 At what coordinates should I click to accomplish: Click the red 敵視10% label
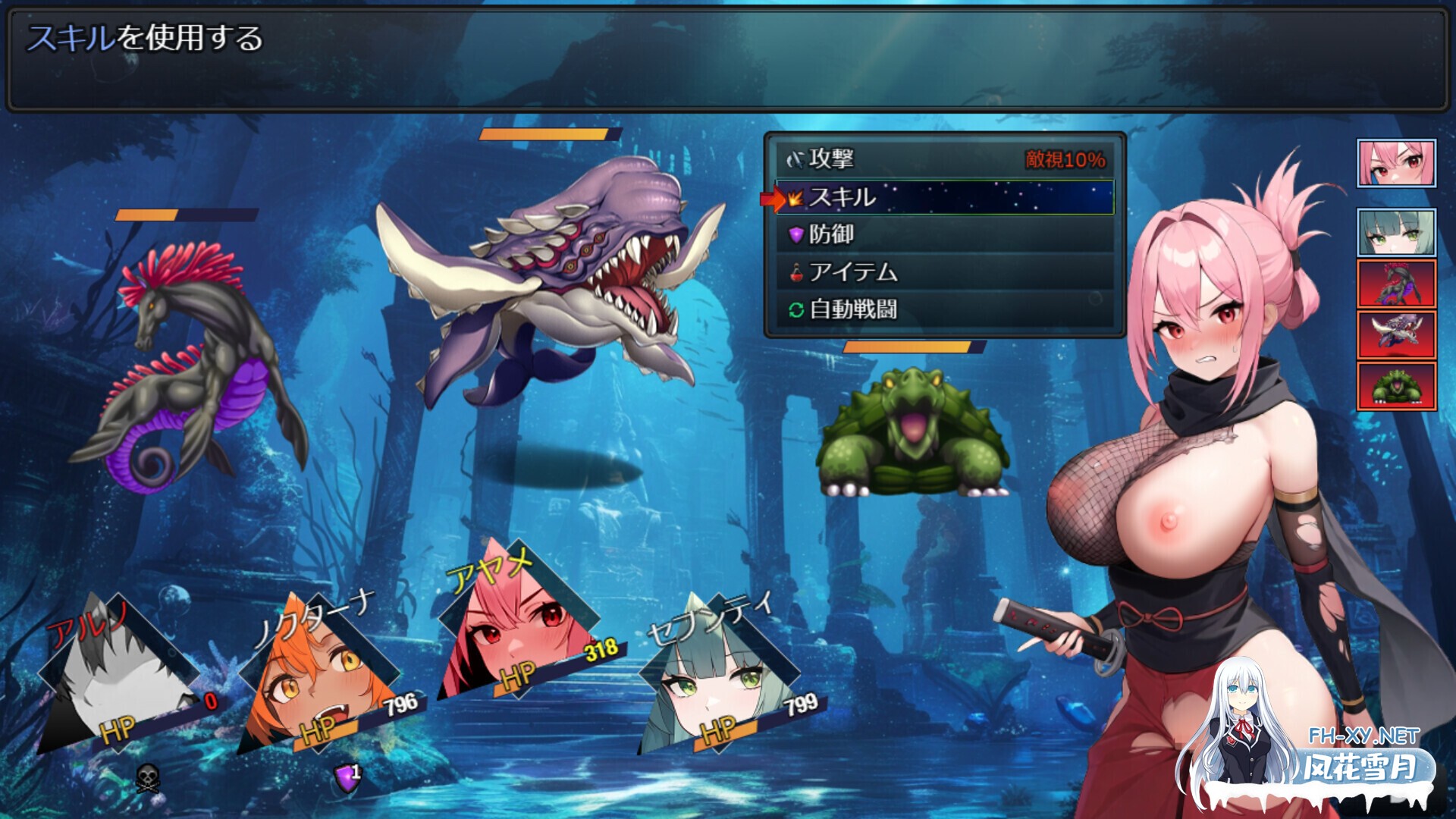1065,159
